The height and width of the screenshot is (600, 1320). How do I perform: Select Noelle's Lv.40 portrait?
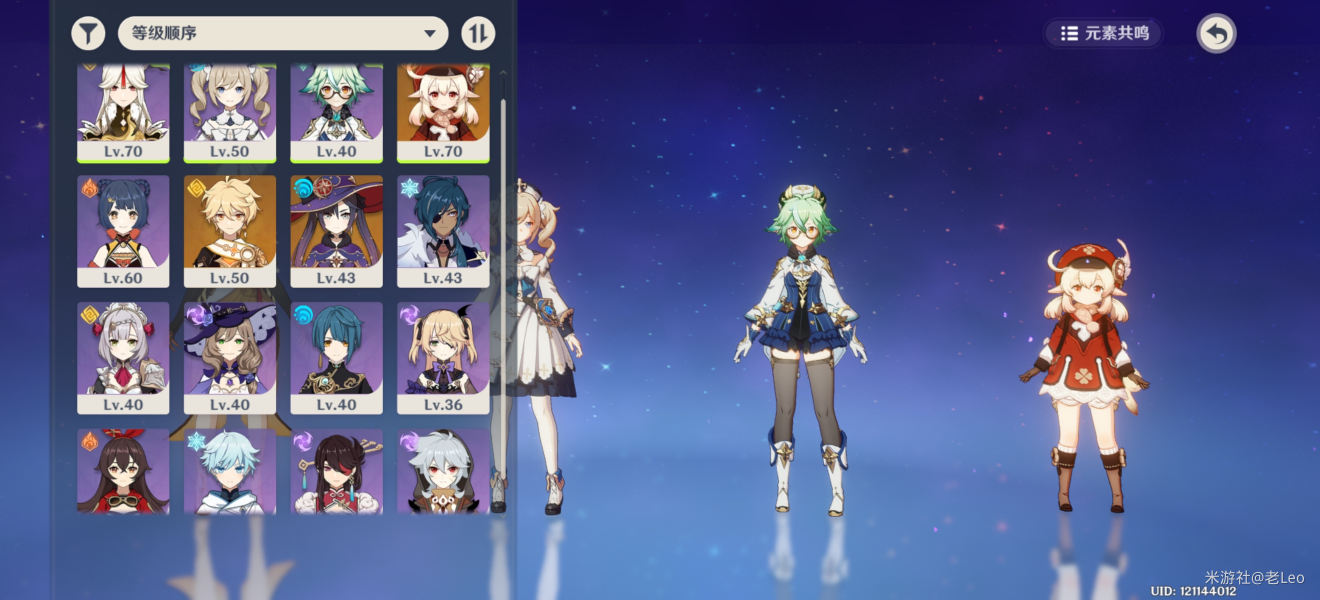(123, 357)
